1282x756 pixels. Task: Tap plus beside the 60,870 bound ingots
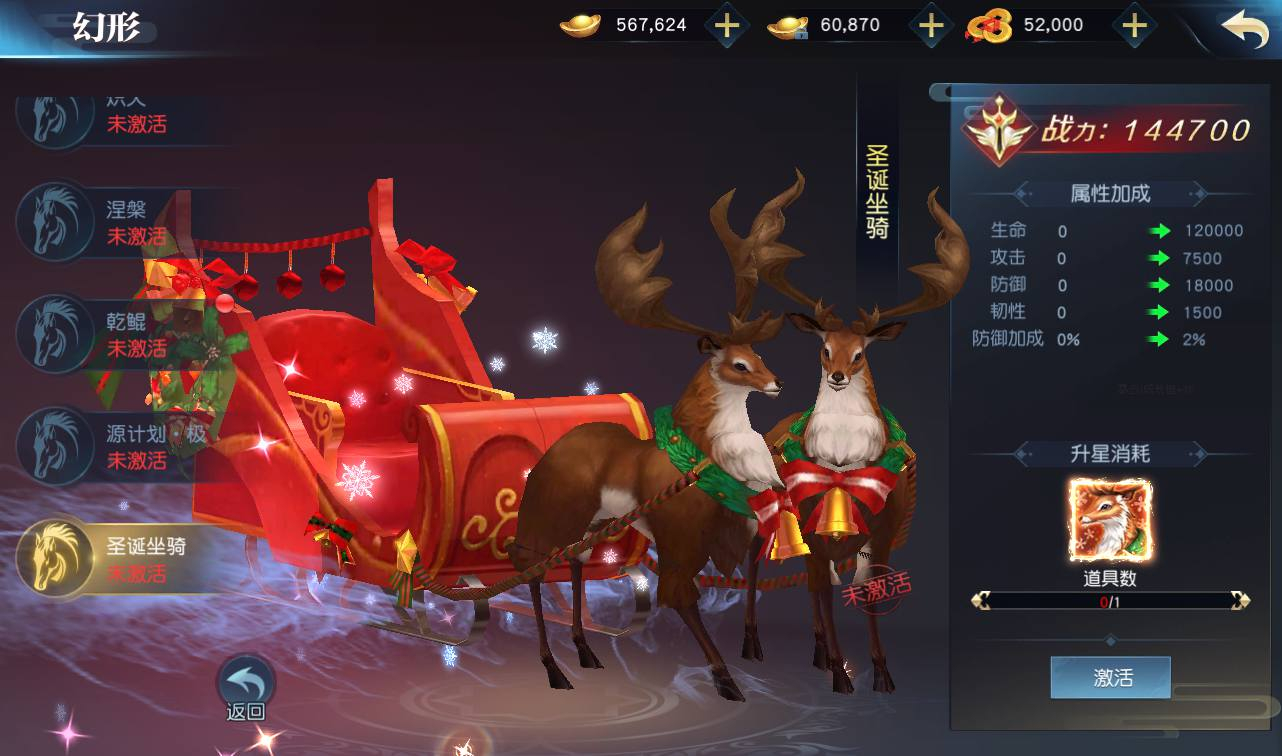coord(931,26)
